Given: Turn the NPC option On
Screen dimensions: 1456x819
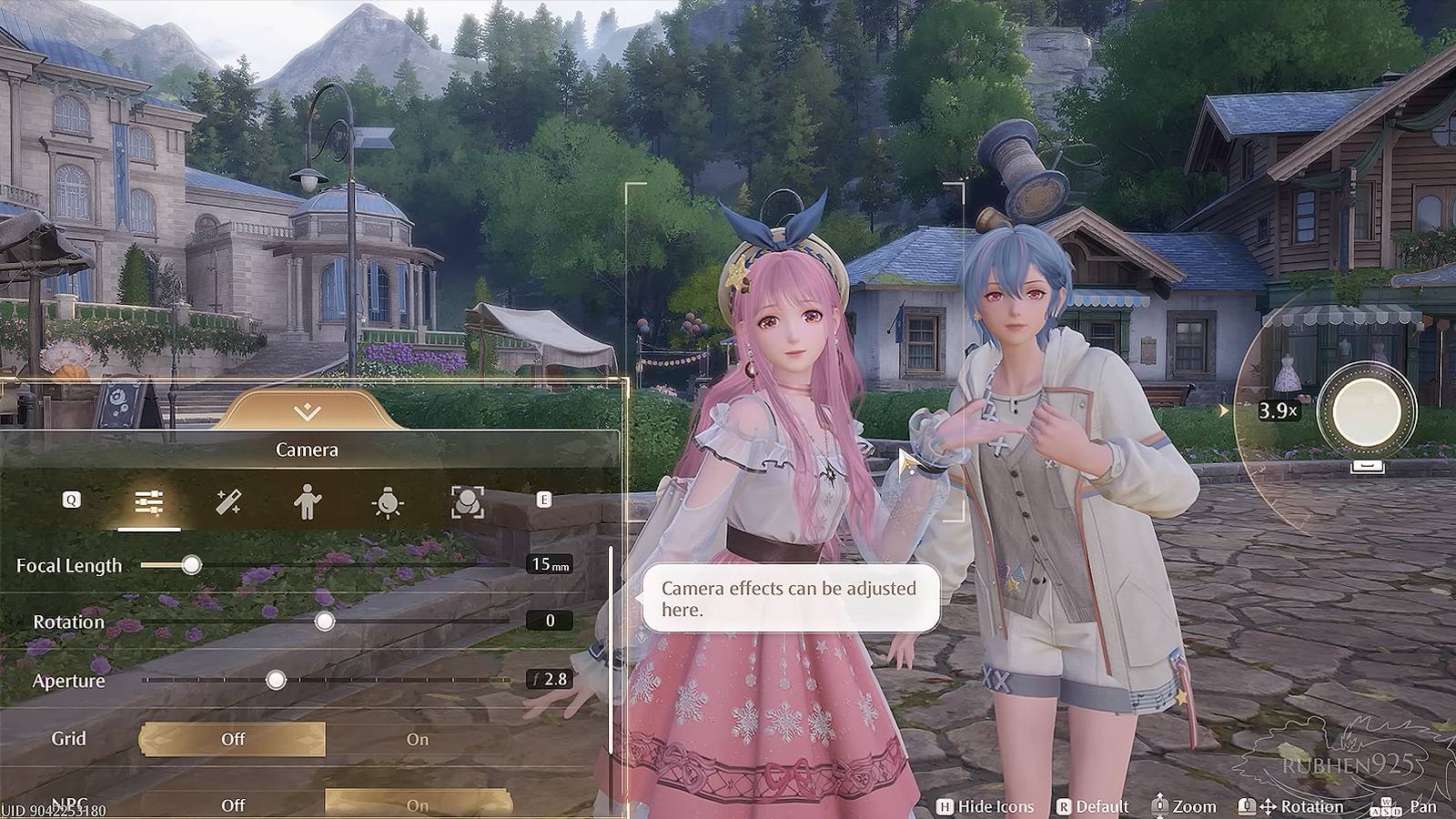Looking at the screenshot, I should point(418,804).
